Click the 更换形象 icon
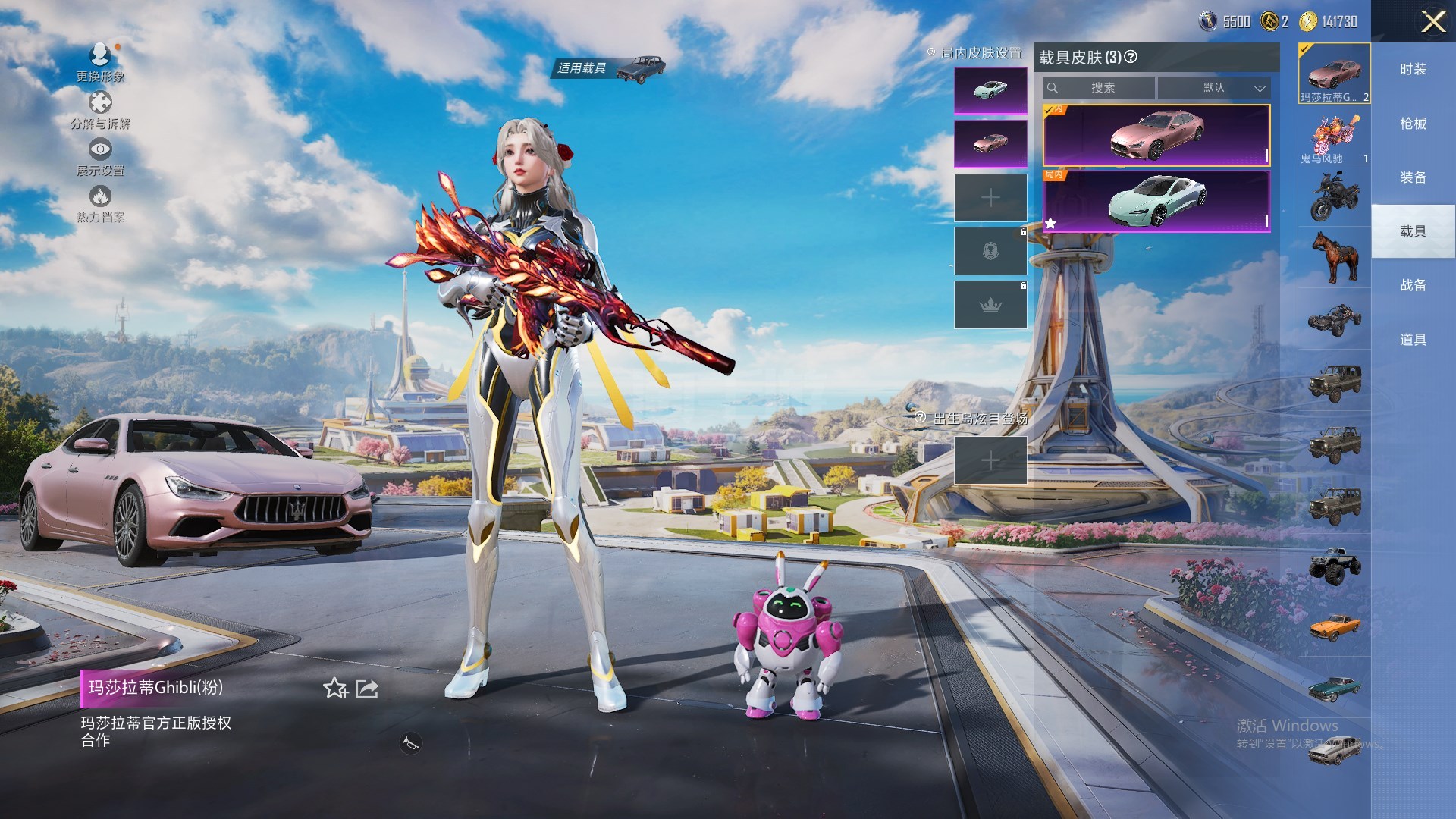1456x819 pixels. [100, 55]
